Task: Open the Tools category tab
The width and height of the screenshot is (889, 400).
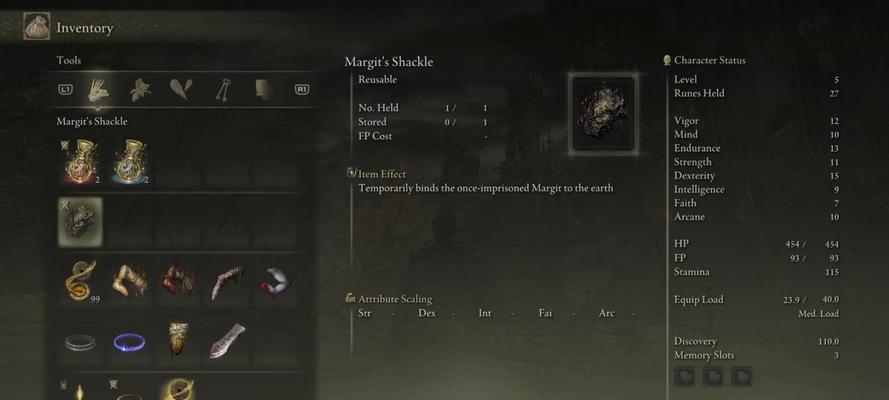Action: 99,89
